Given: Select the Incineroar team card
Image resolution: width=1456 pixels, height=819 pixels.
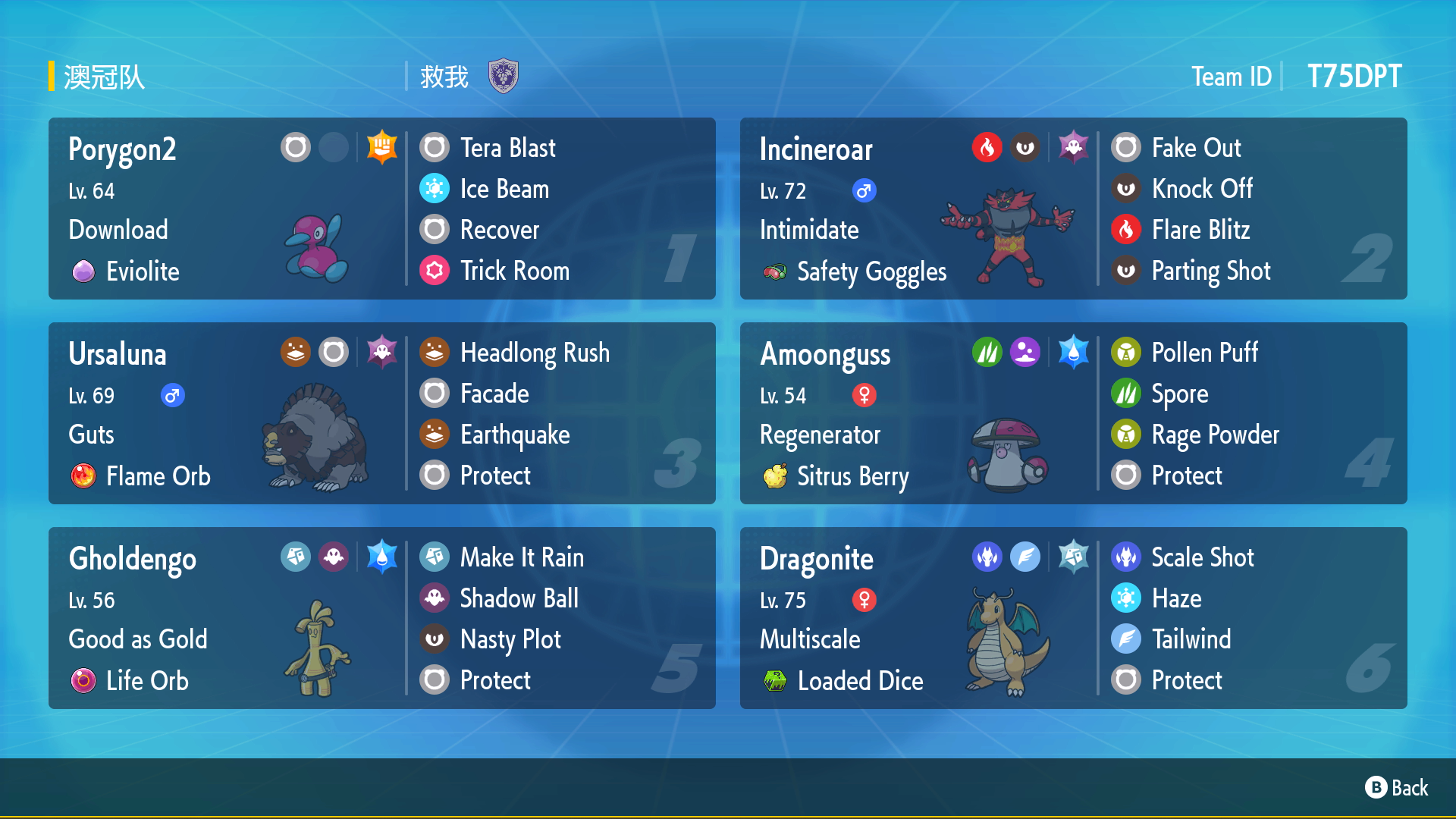Looking at the screenshot, I should pyautogui.click(x=1073, y=209).
